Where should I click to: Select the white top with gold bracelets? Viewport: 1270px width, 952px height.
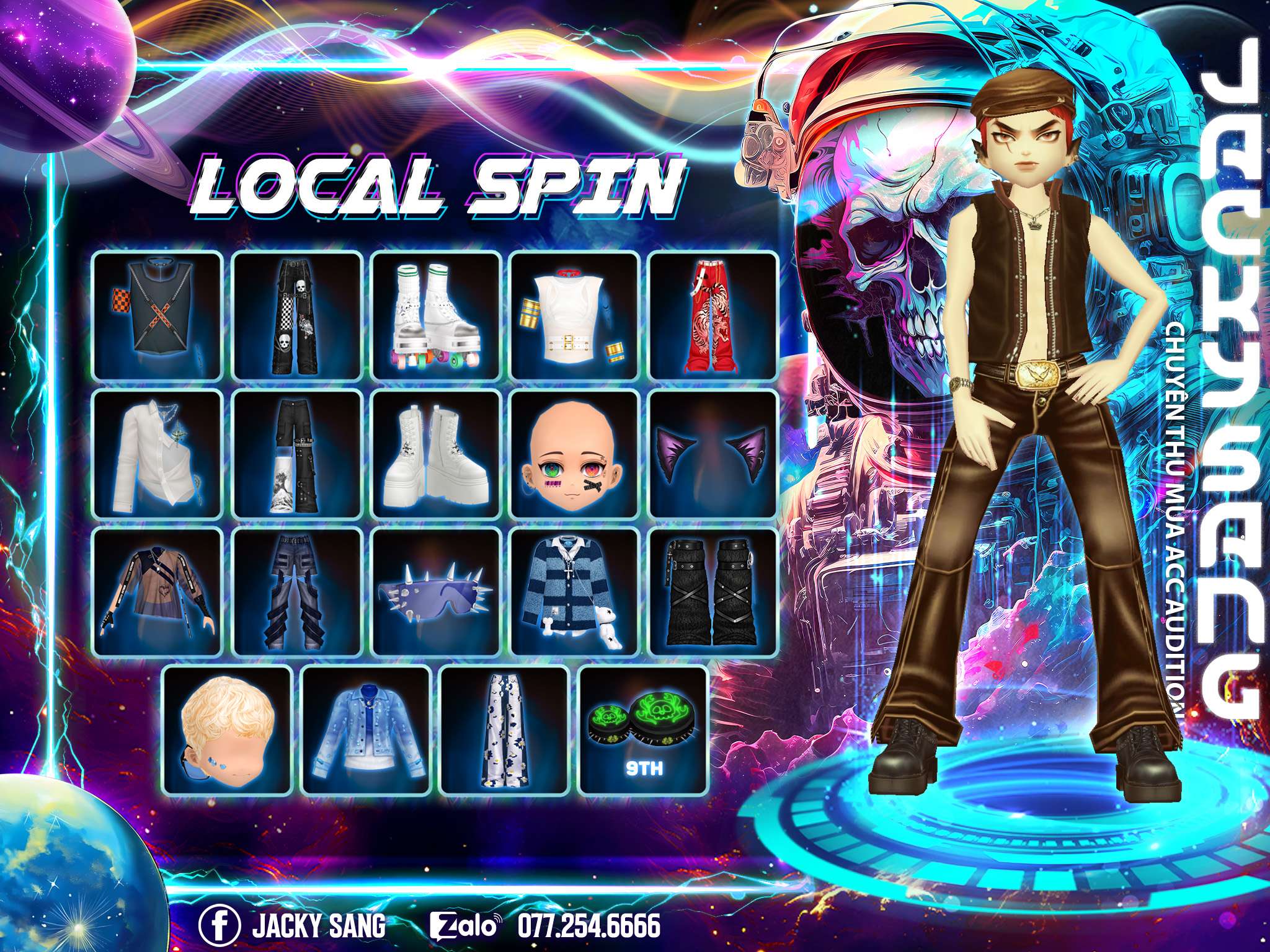coord(575,315)
